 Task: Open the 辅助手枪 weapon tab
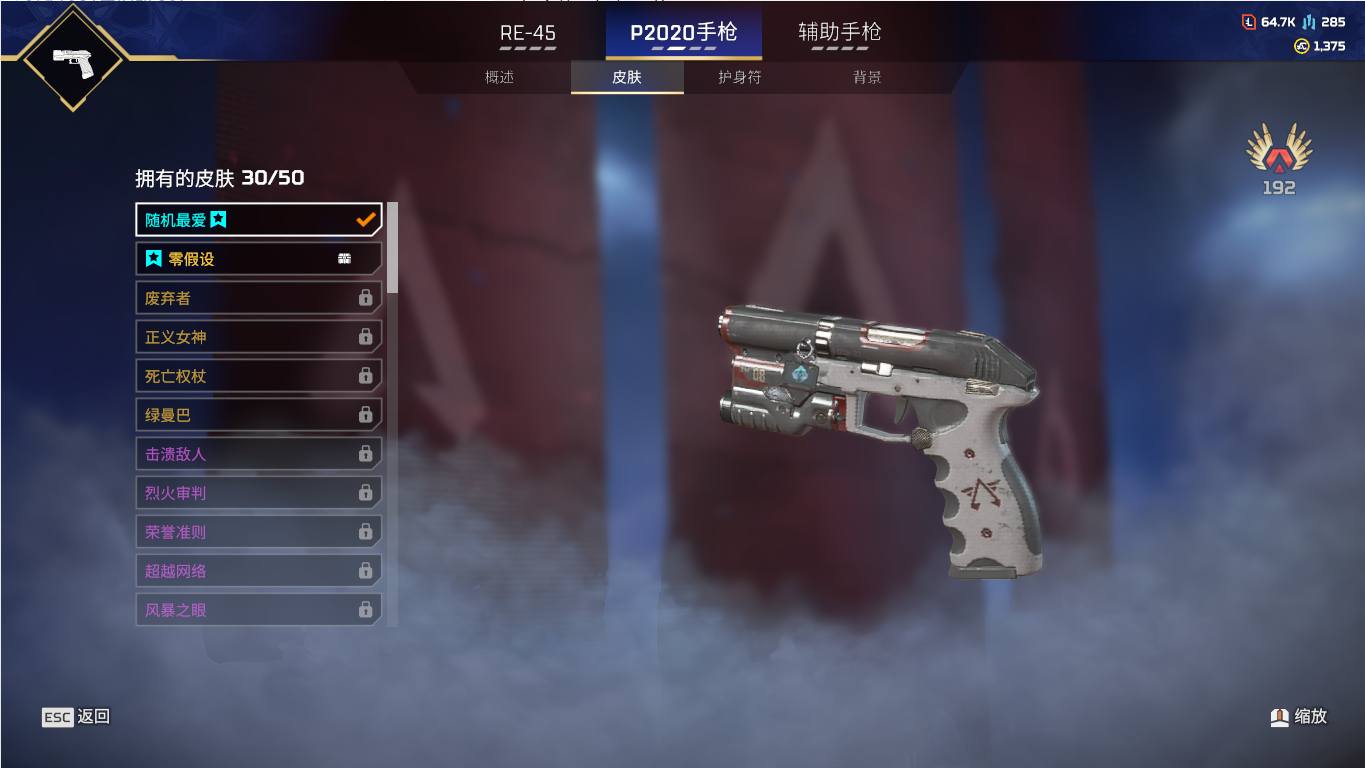(x=839, y=33)
